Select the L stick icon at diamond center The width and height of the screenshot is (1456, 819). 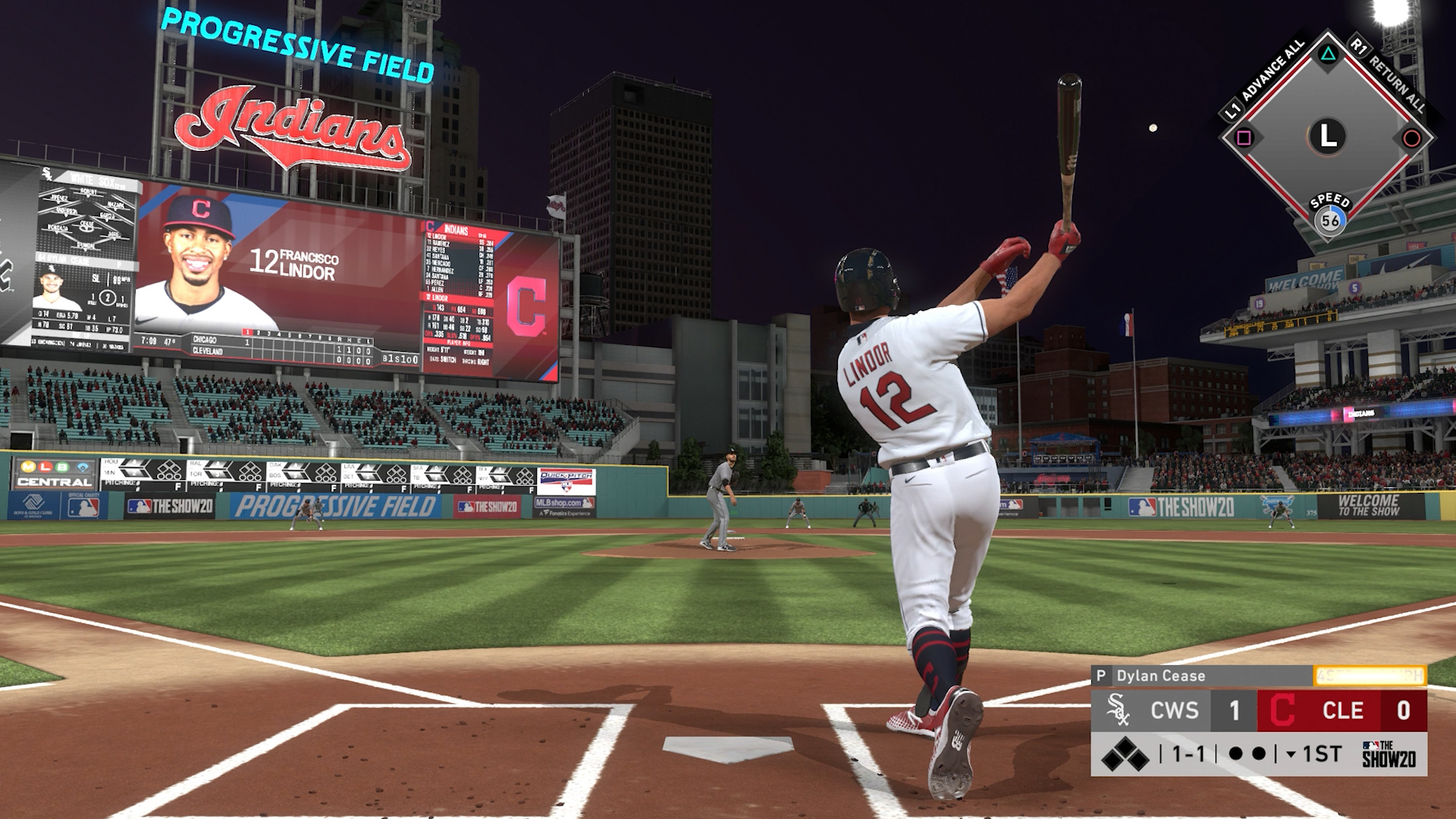click(x=1327, y=134)
